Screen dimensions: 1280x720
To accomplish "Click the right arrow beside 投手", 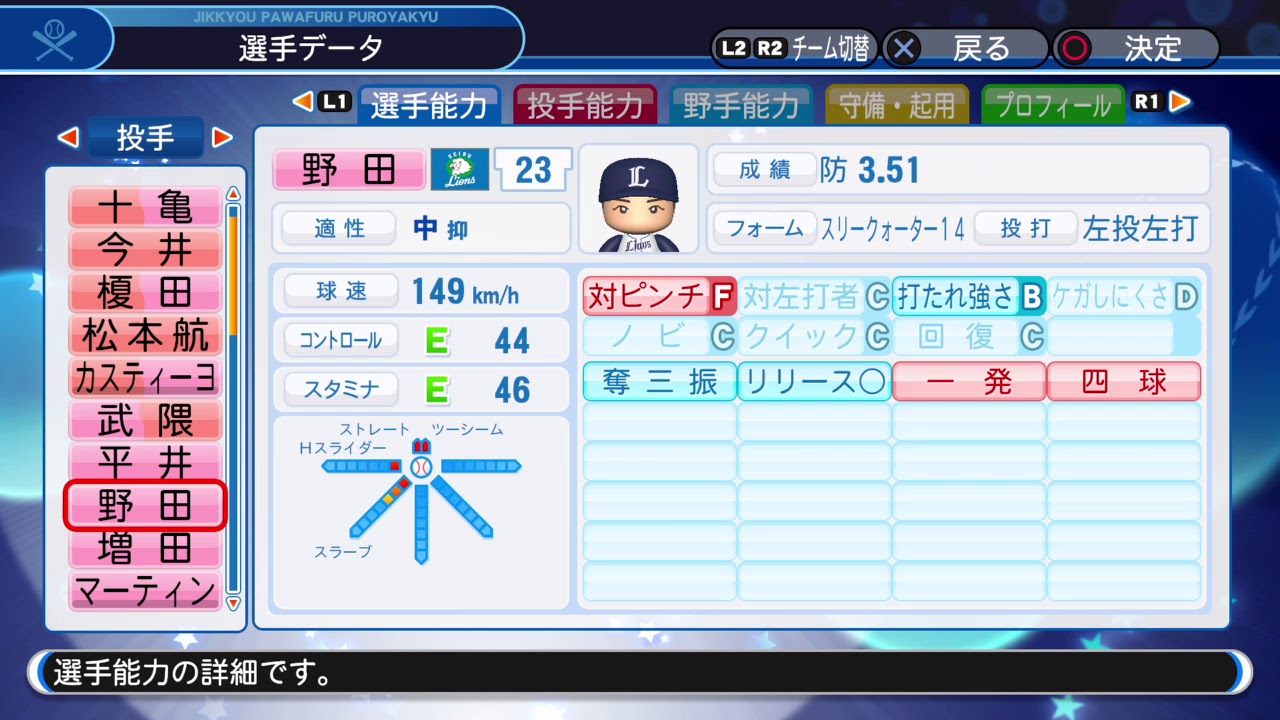I will (x=222, y=138).
